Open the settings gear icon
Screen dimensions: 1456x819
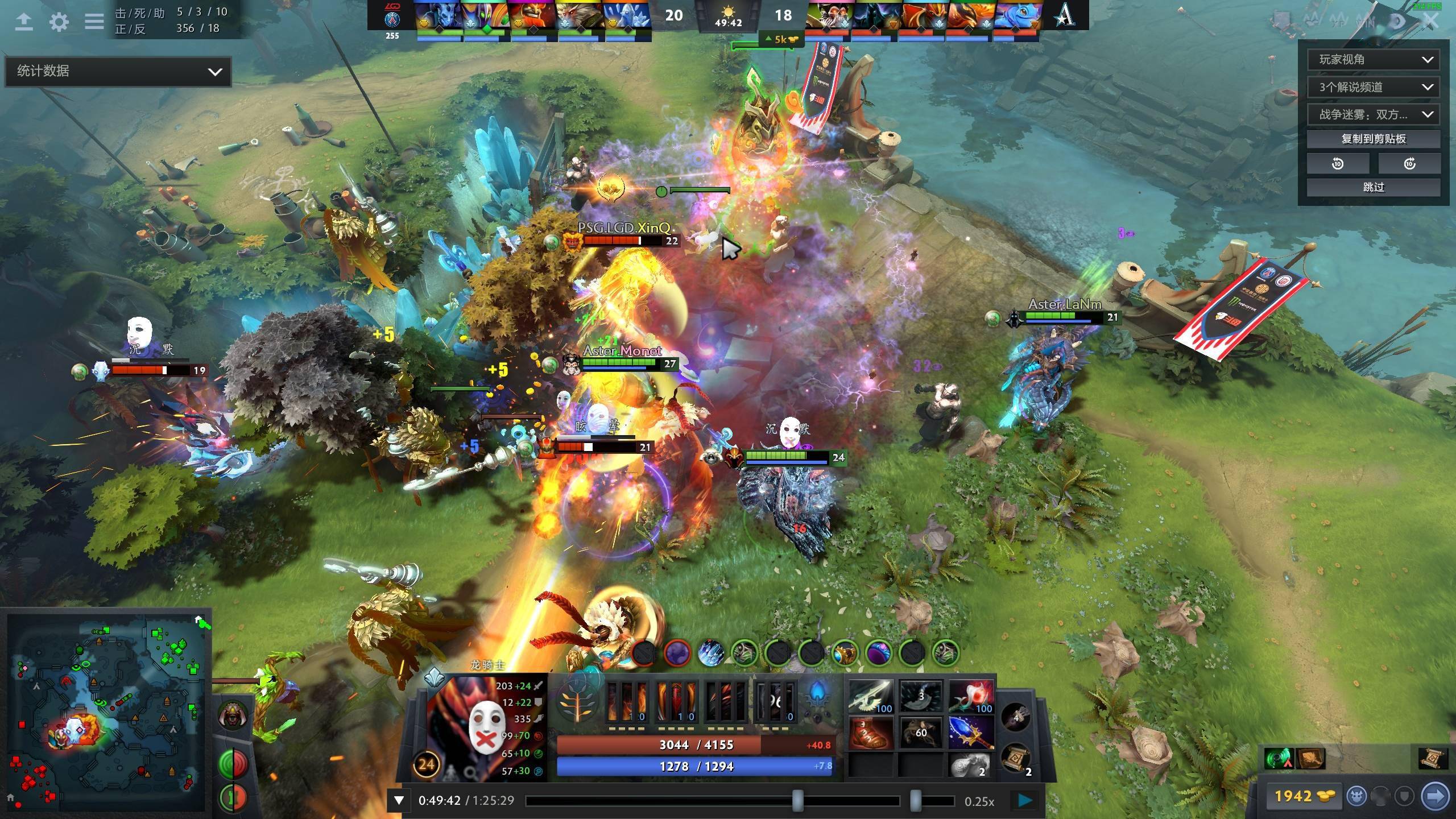click(x=59, y=22)
